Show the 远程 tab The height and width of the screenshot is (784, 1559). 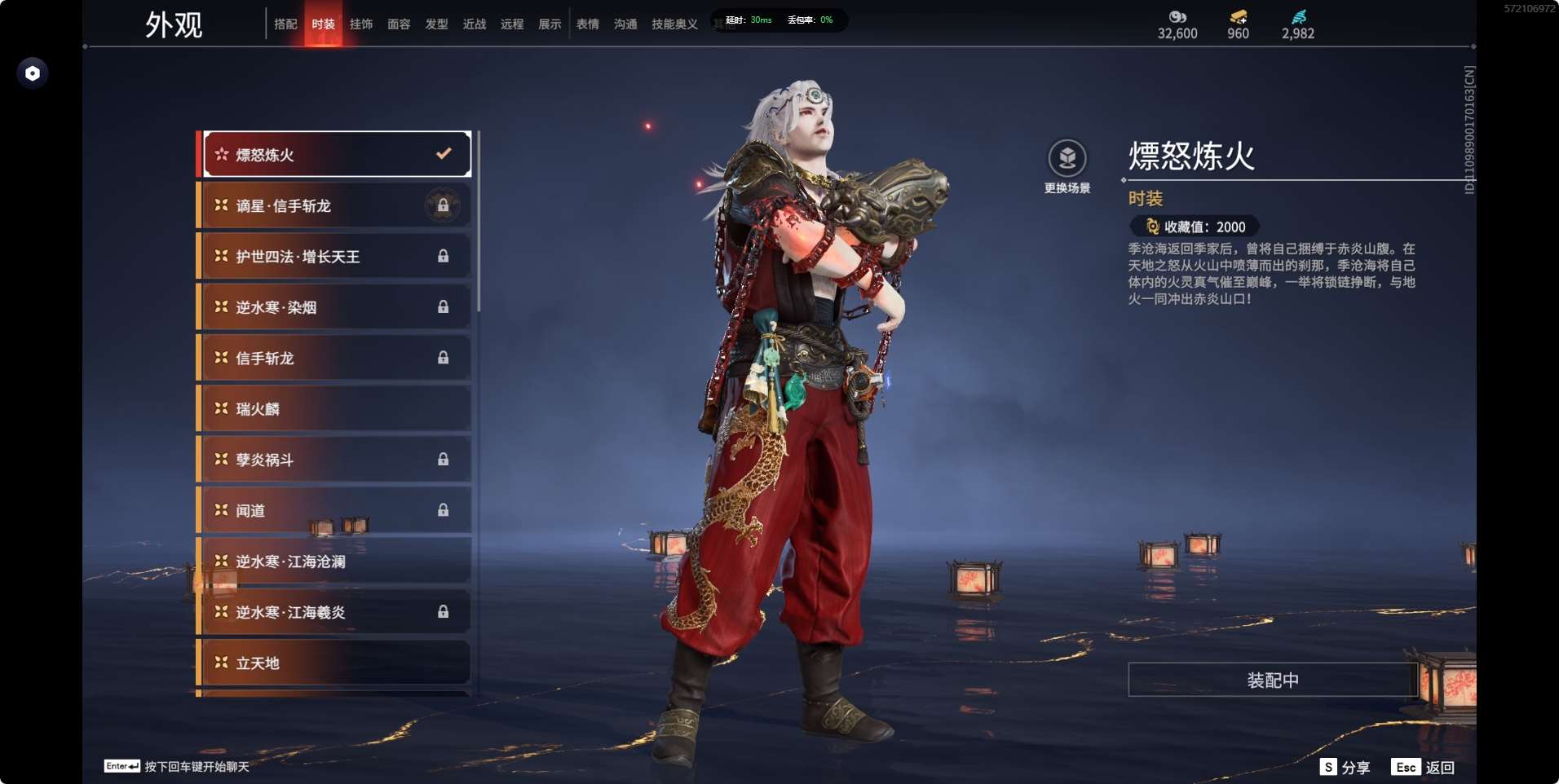pyautogui.click(x=512, y=24)
